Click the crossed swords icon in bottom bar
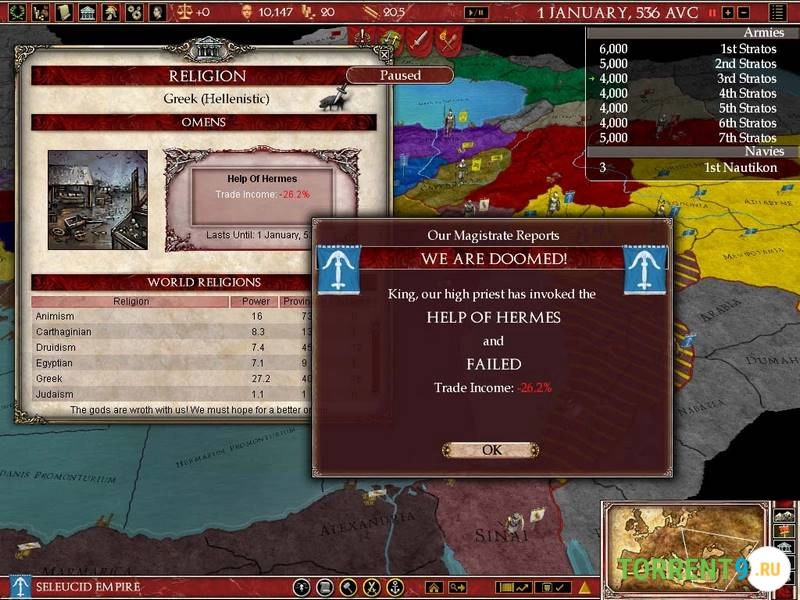Viewport: 800px width, 600px height. point(371,587)
